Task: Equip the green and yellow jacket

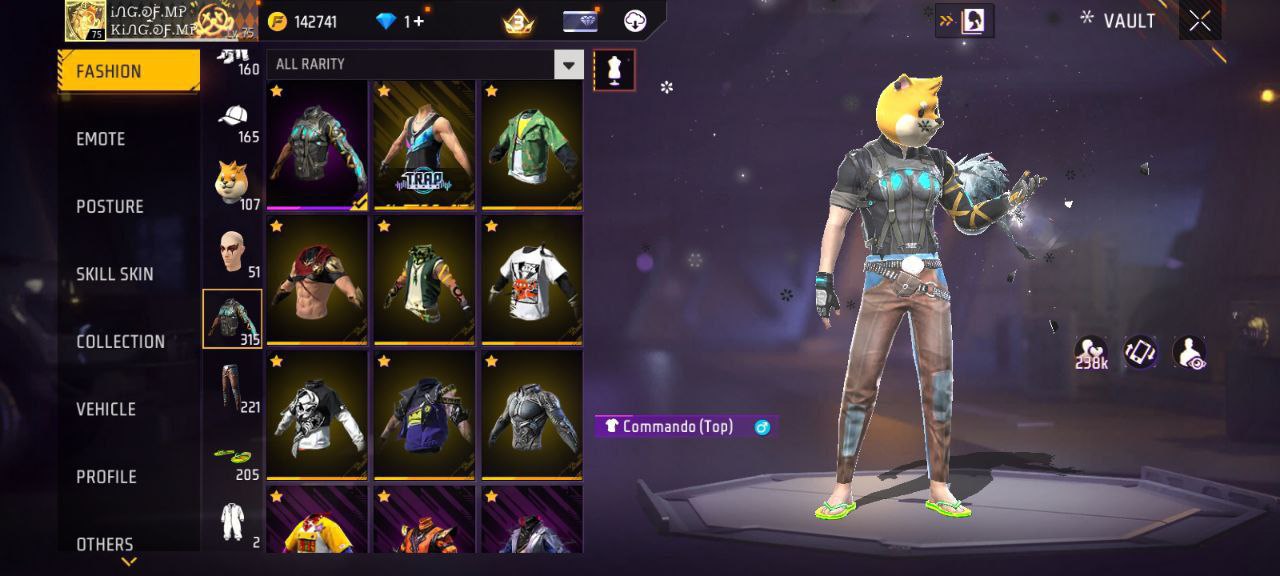Action: tap(532, 146)
